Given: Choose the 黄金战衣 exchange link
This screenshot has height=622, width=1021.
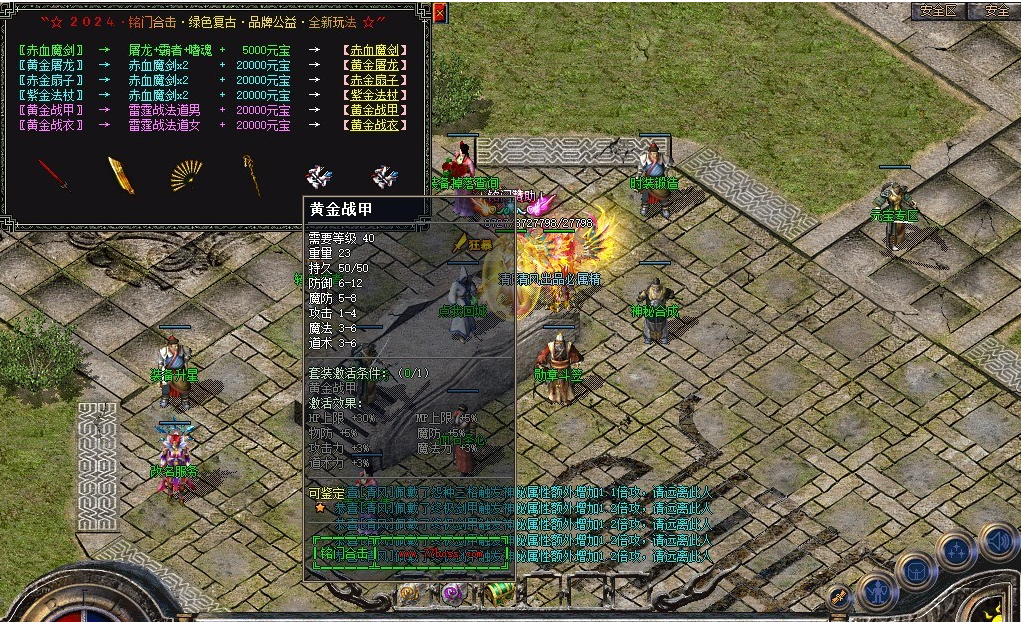Looking at the screenshot, I should click(372, 126).
